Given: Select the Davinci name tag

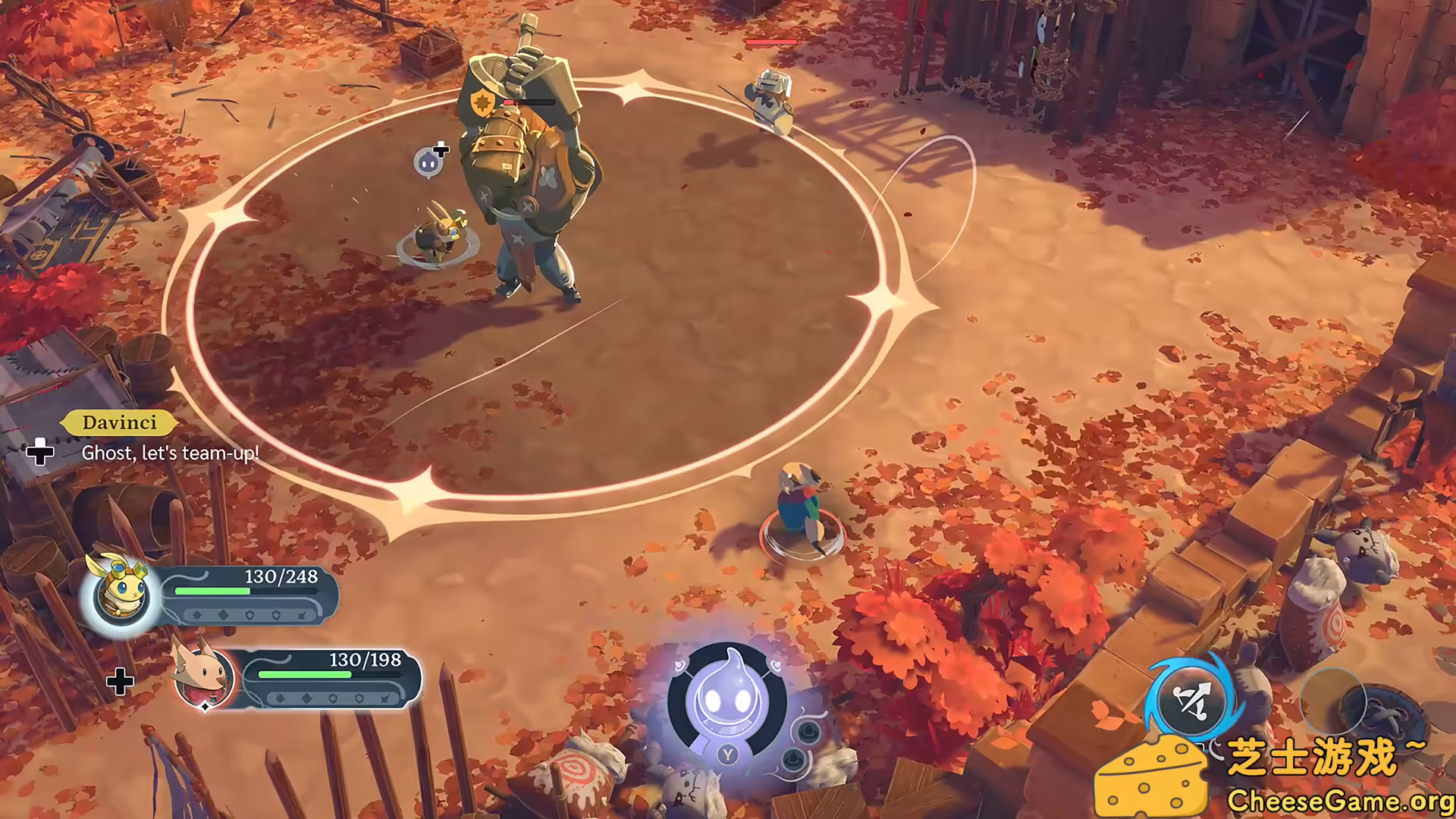Looking at the screenshot, I should point(118,423).
